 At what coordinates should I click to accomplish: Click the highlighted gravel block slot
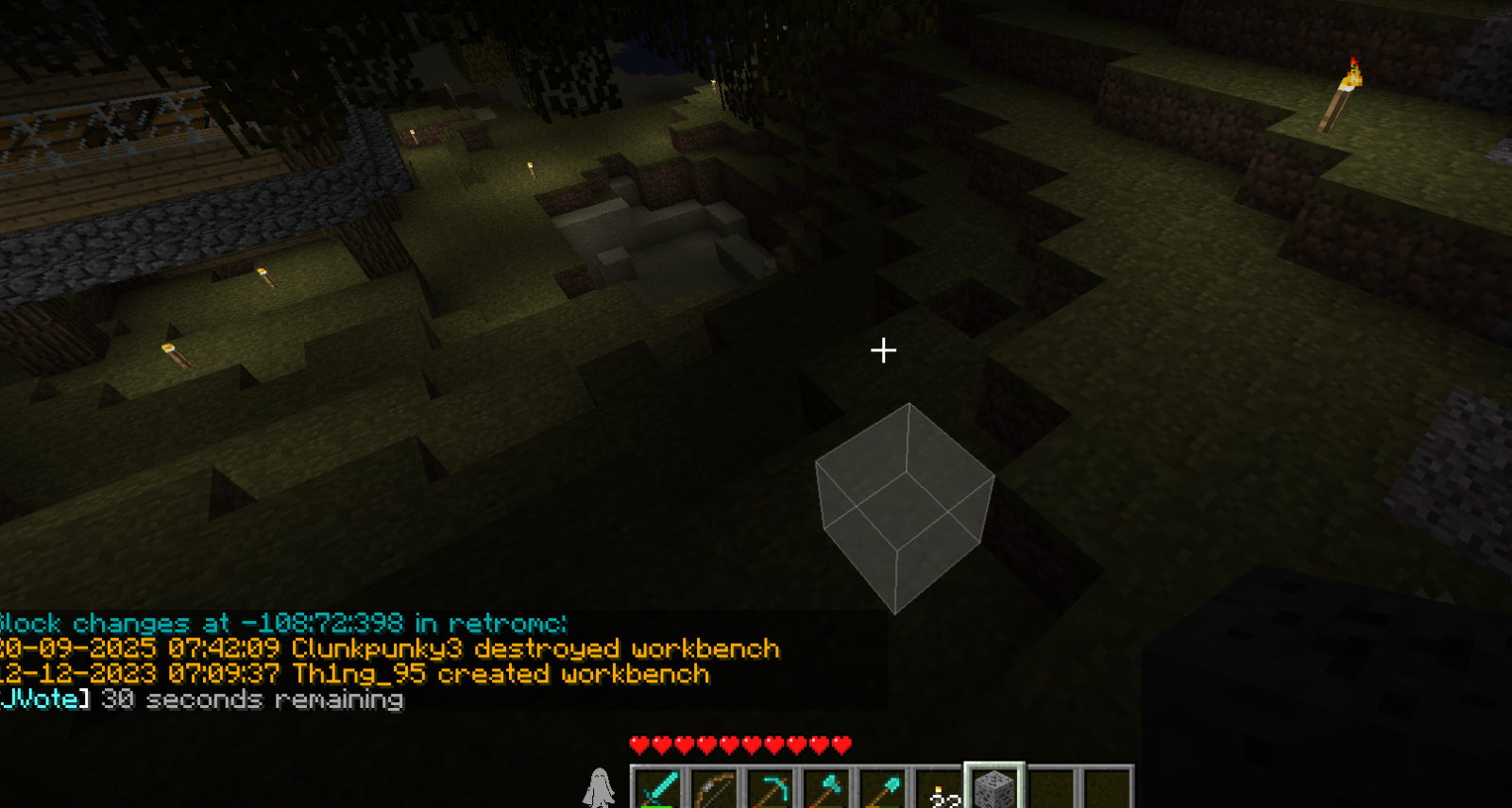tap(994, 788)
